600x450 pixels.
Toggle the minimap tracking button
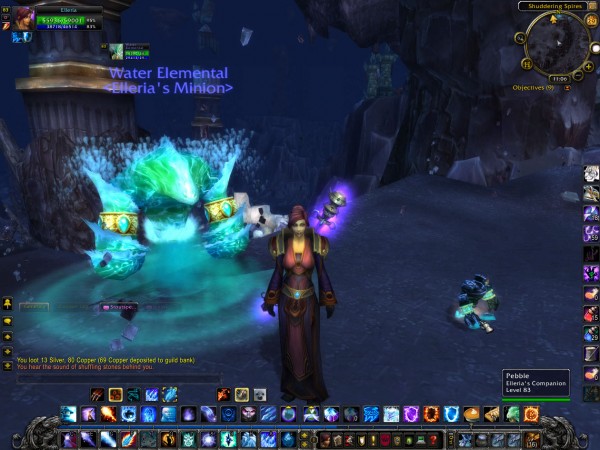(x=520, y=38)
